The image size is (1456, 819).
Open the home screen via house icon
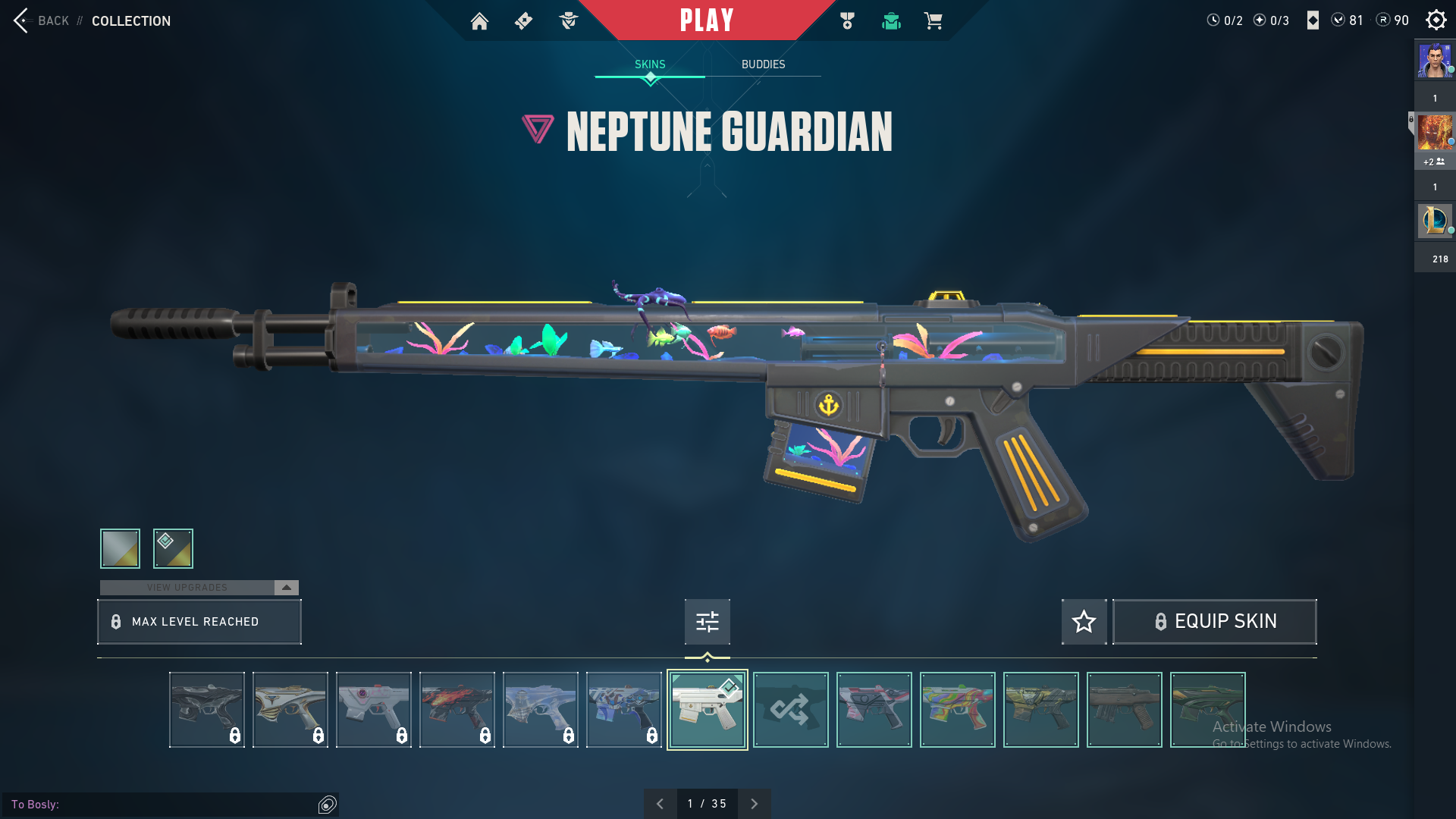click(x=479, y=21)
